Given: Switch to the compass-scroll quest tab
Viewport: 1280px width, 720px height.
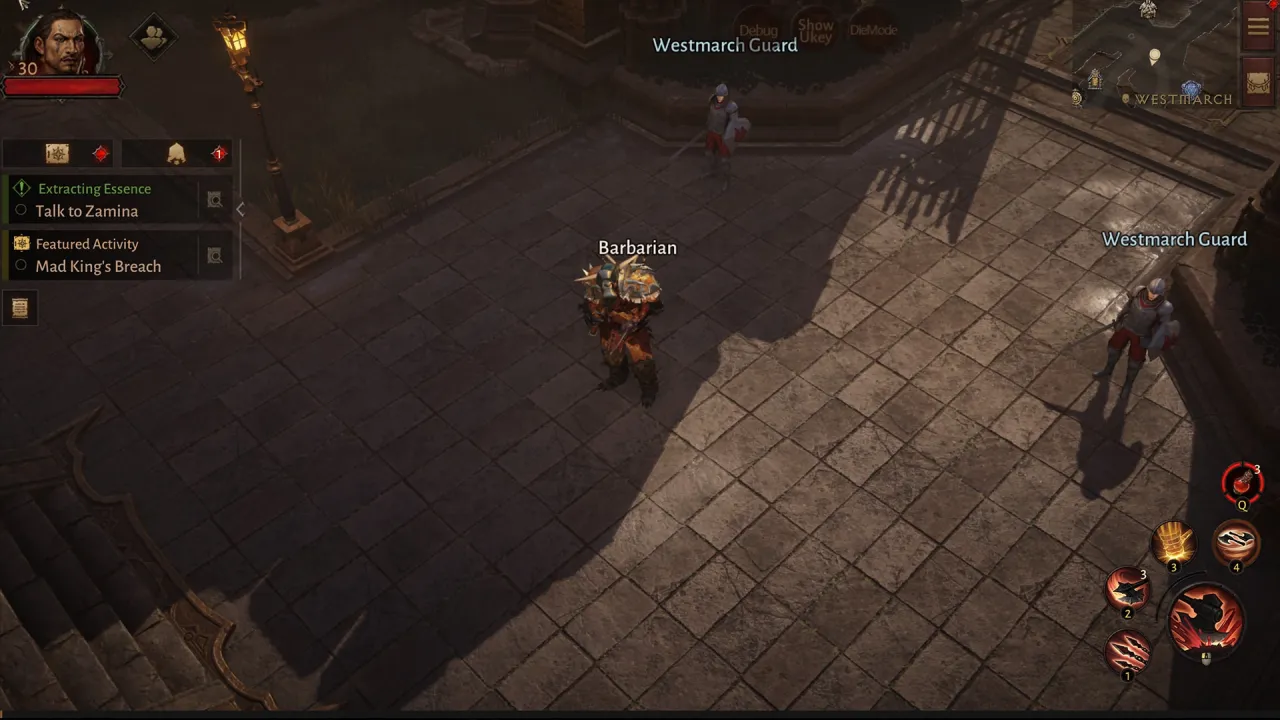Looking at the screenshot, I should [x=57, y=152].
